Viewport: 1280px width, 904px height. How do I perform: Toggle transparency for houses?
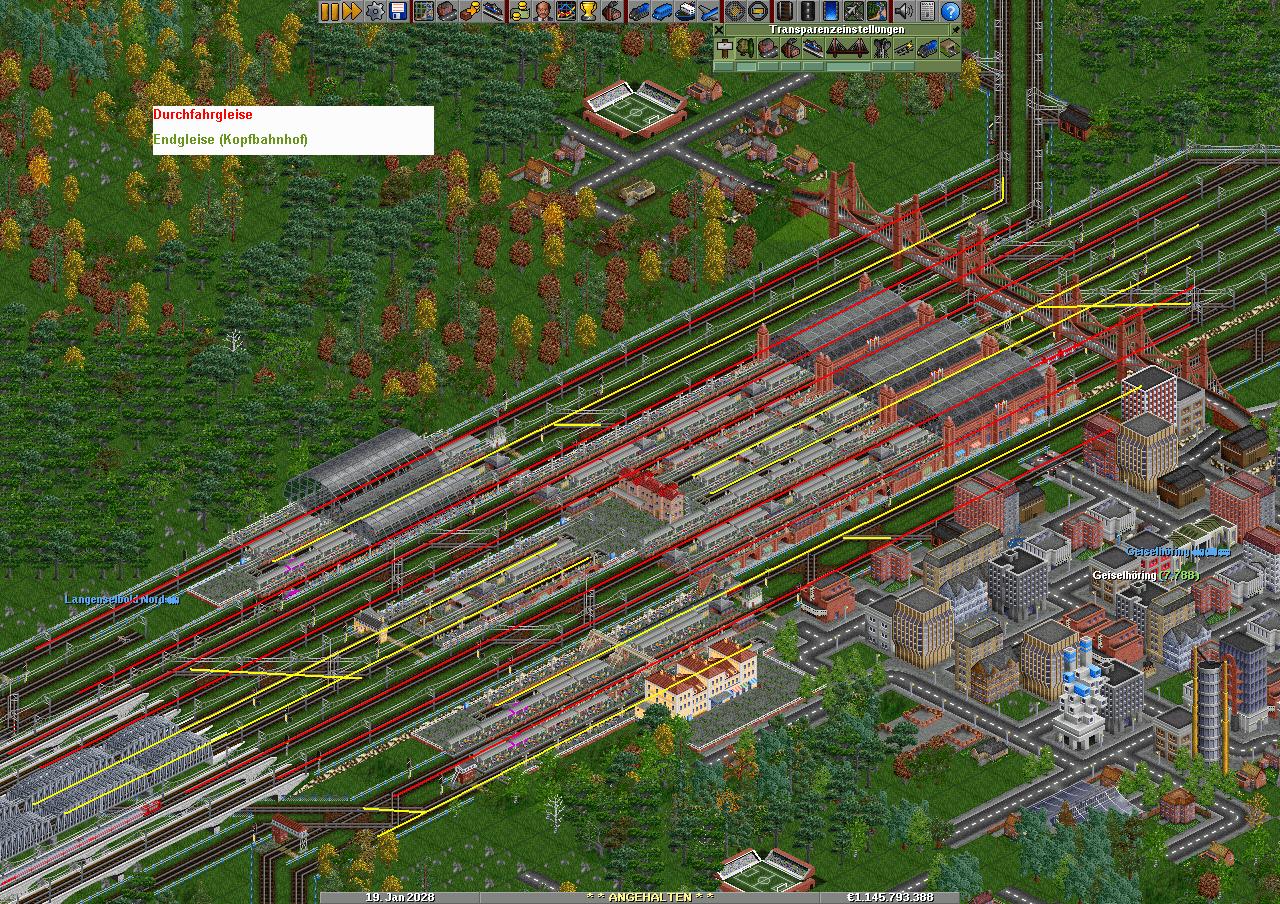coord(768,48)
